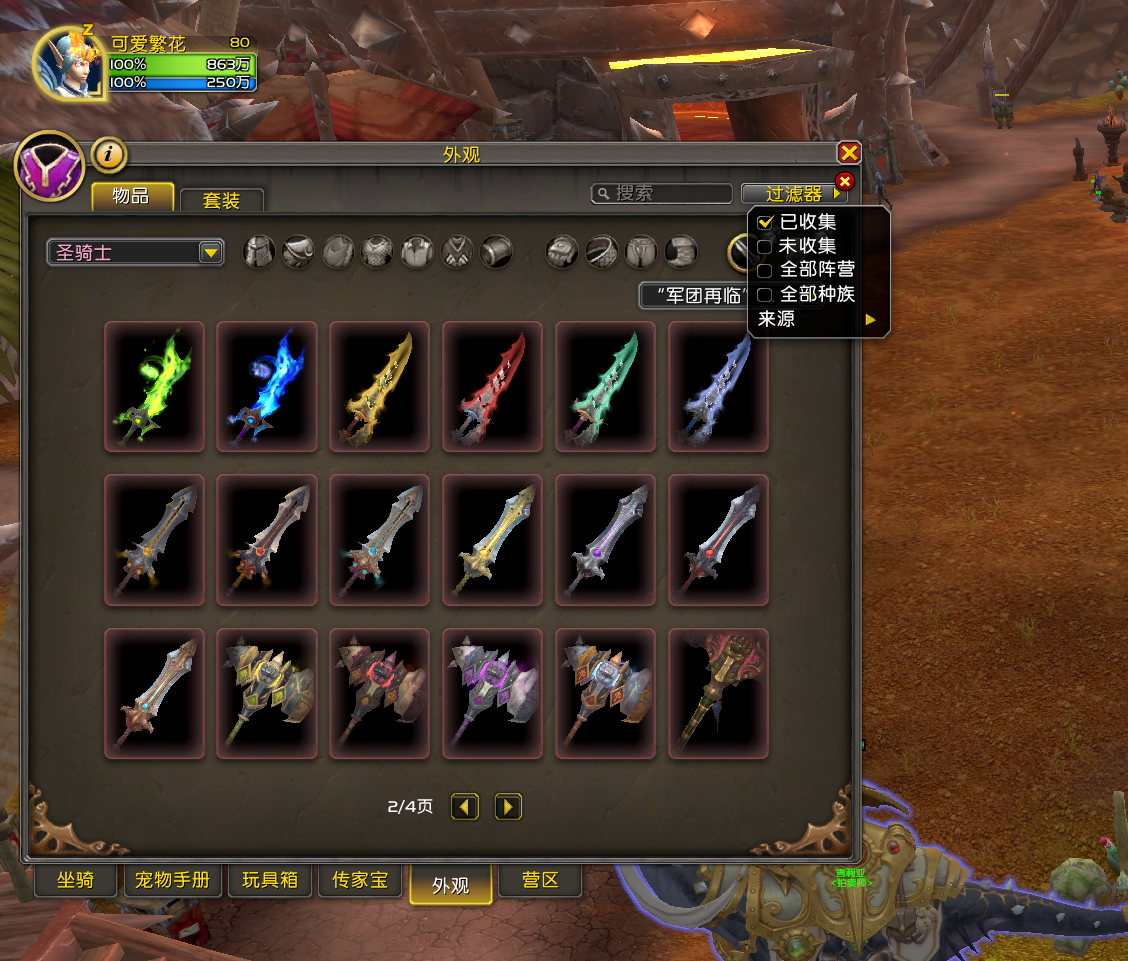Viewport: 1128px width, 961px height.
Task: Go back to the previous appearance page
Action: [x=465, y=806]
